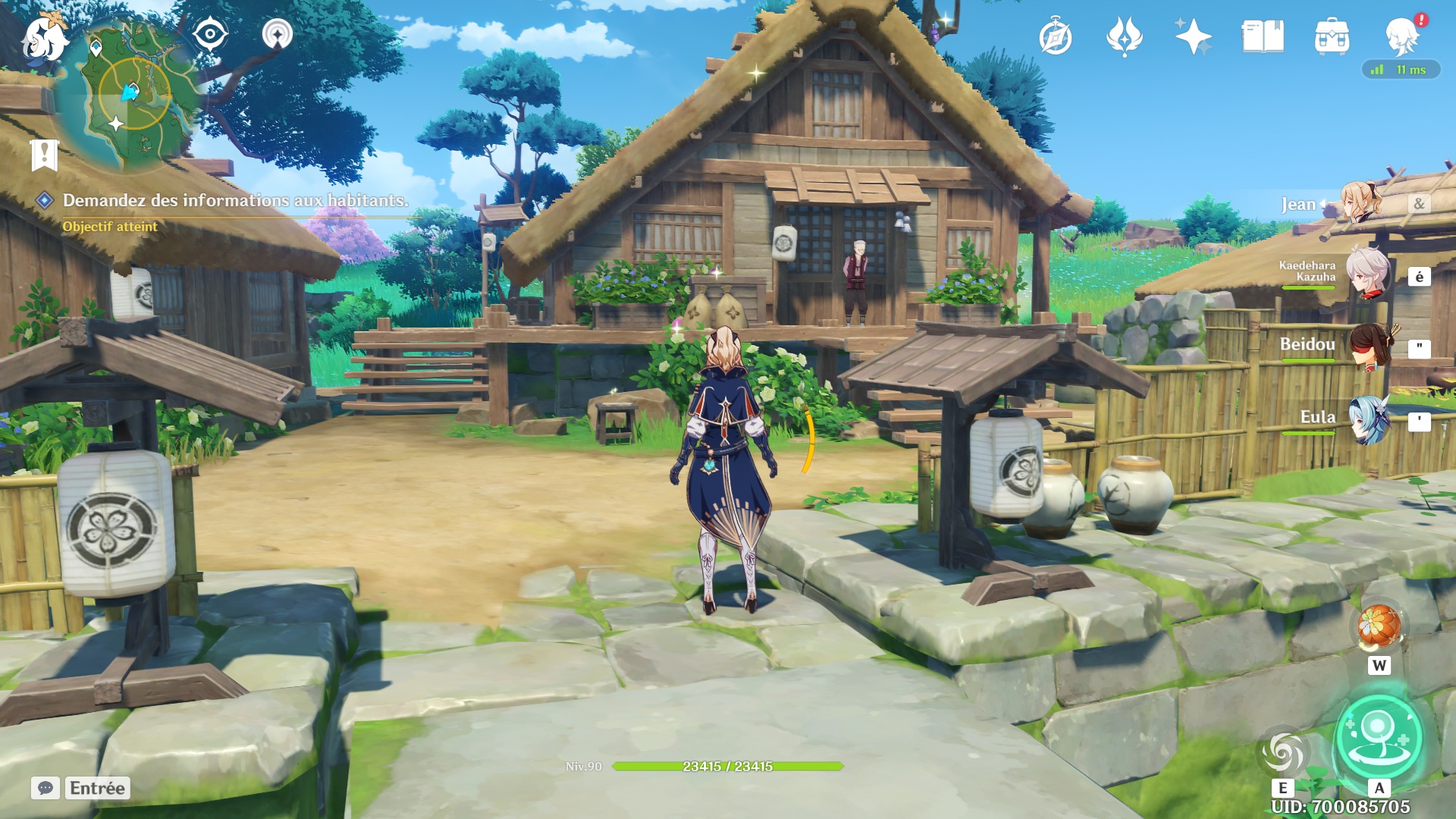Screen dimensions: 1456x819
Task: Switch to party member Eula
Action: pos(1370,419)
